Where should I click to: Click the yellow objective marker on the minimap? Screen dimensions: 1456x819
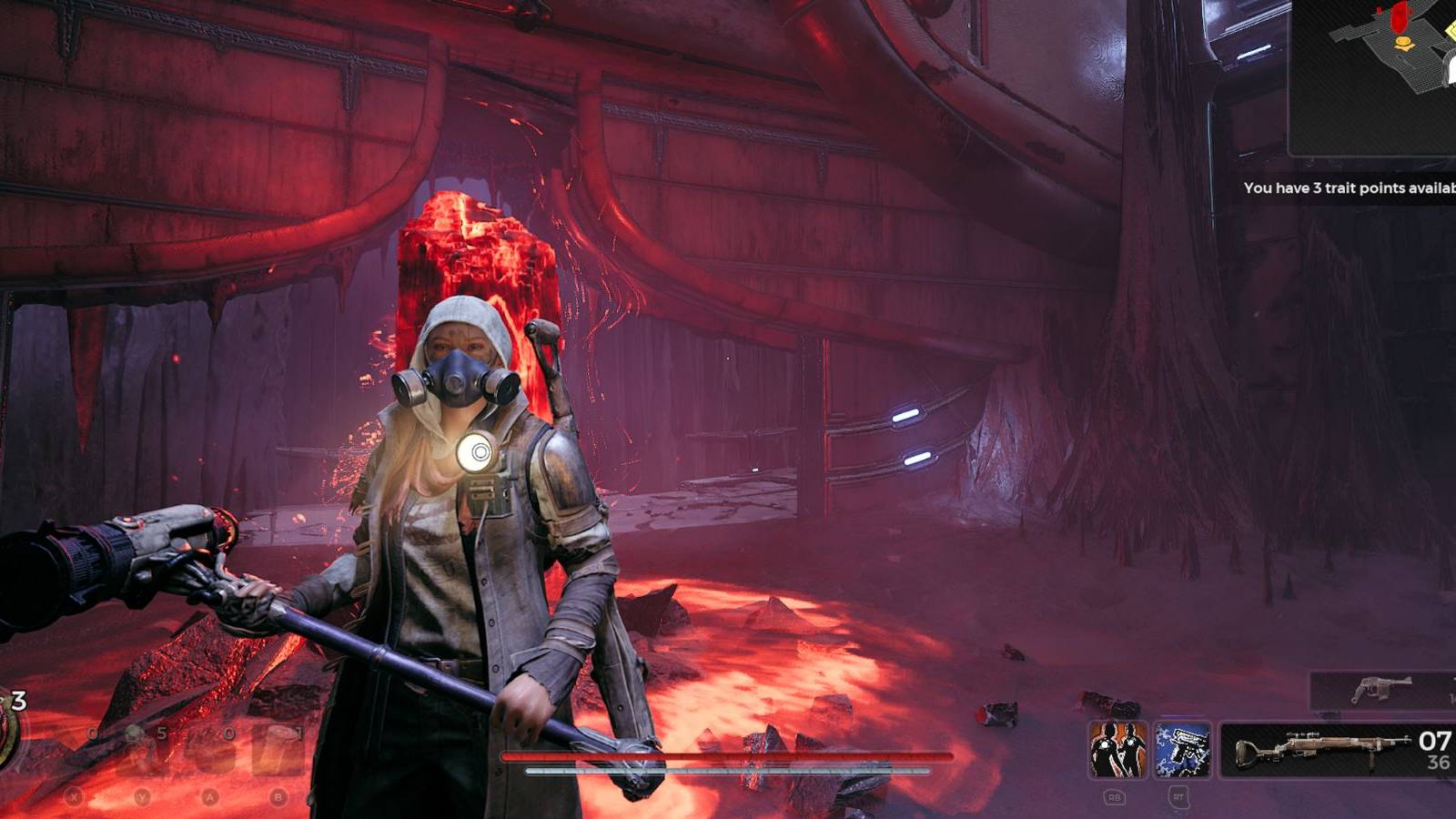1404,44
